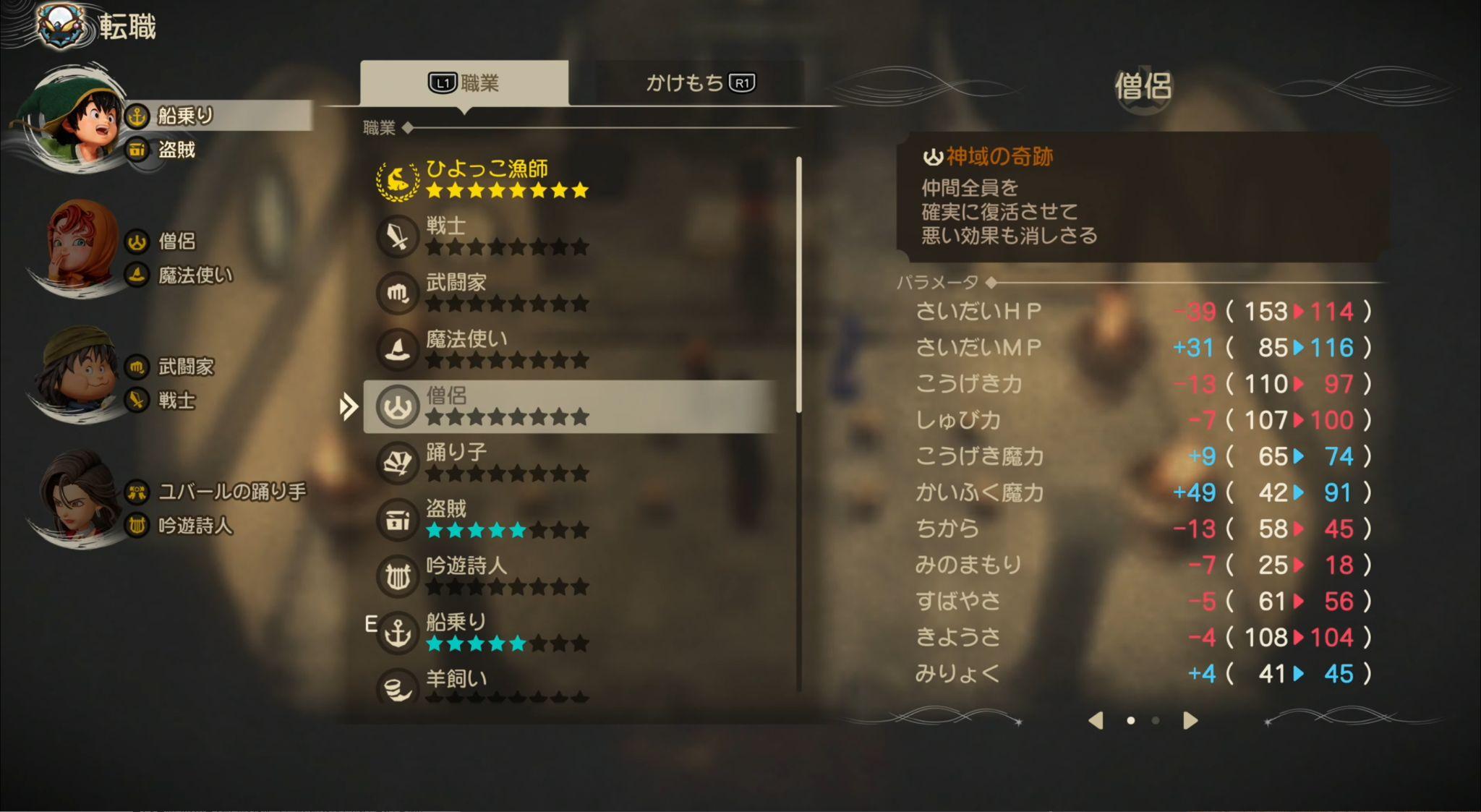Pick the ユバールの踊り手 party member
The width and height of the screenshot is (1481, 812).
[x=77, y=500]
